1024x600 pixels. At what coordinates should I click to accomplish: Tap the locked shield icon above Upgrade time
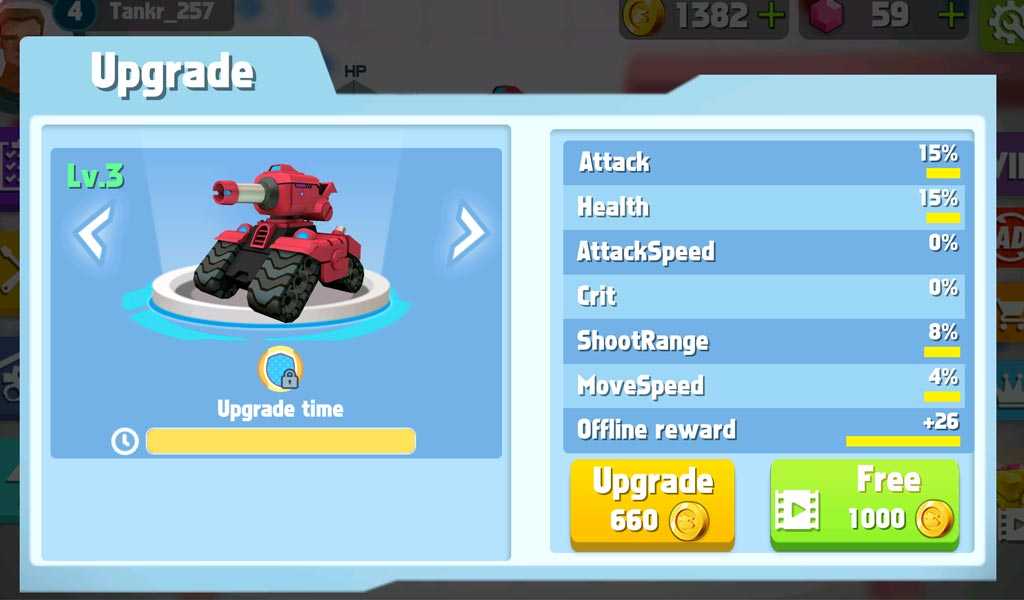point(281,370)
